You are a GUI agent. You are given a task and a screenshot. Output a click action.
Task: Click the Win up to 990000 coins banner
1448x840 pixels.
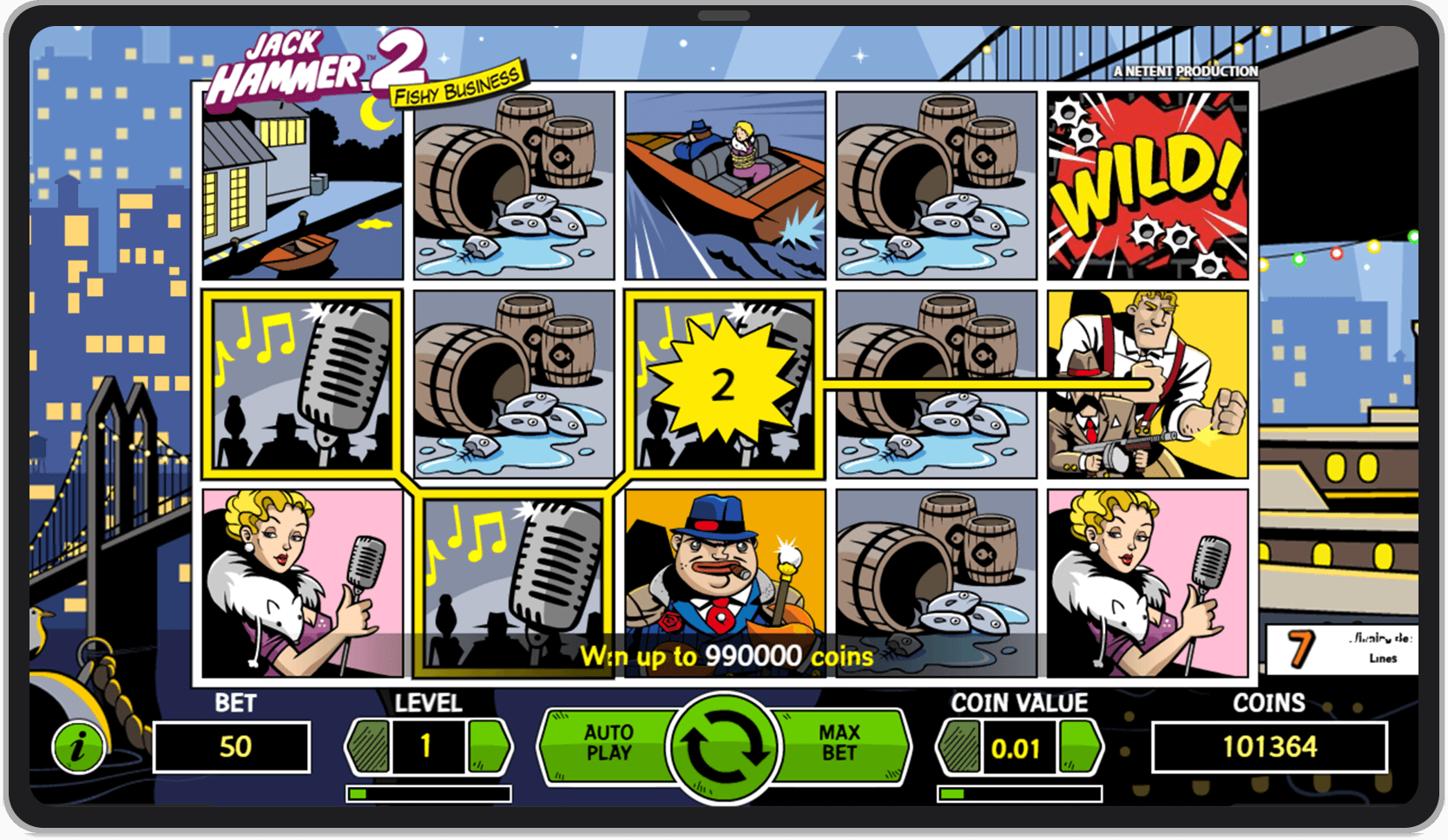coord(729,657)
